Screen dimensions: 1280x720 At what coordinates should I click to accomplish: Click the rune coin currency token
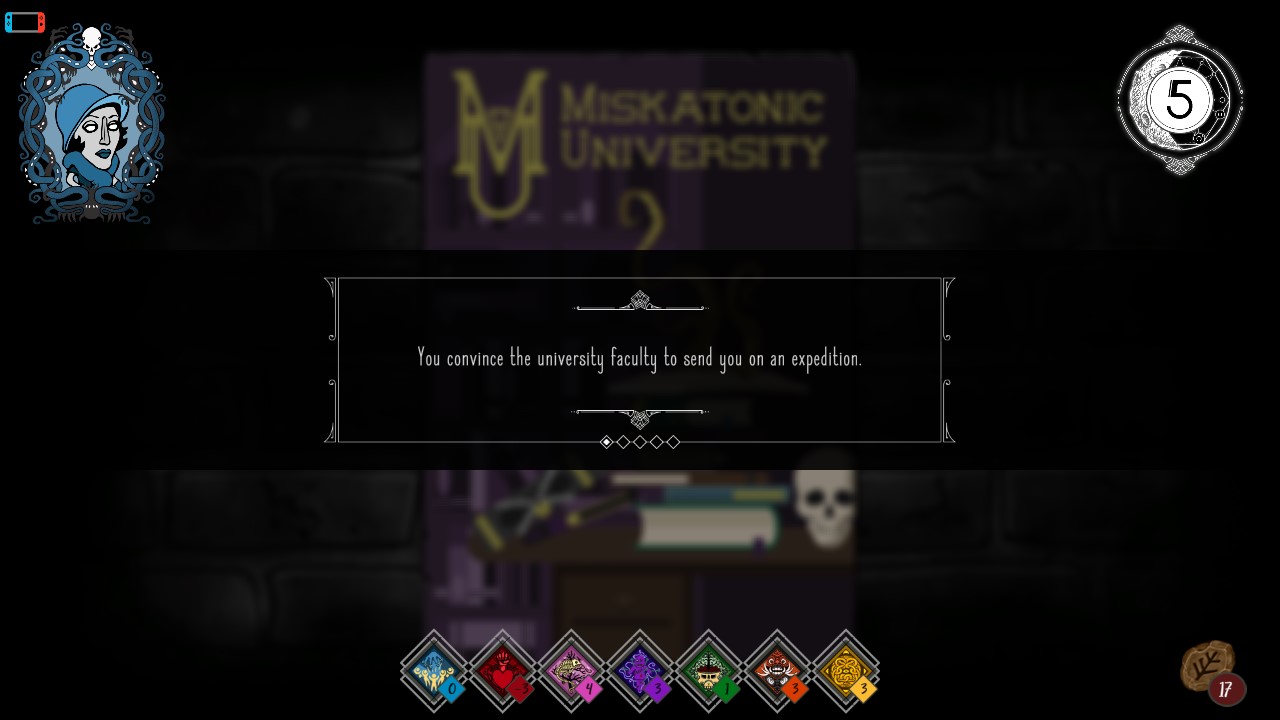click(x=1208, y=662)
